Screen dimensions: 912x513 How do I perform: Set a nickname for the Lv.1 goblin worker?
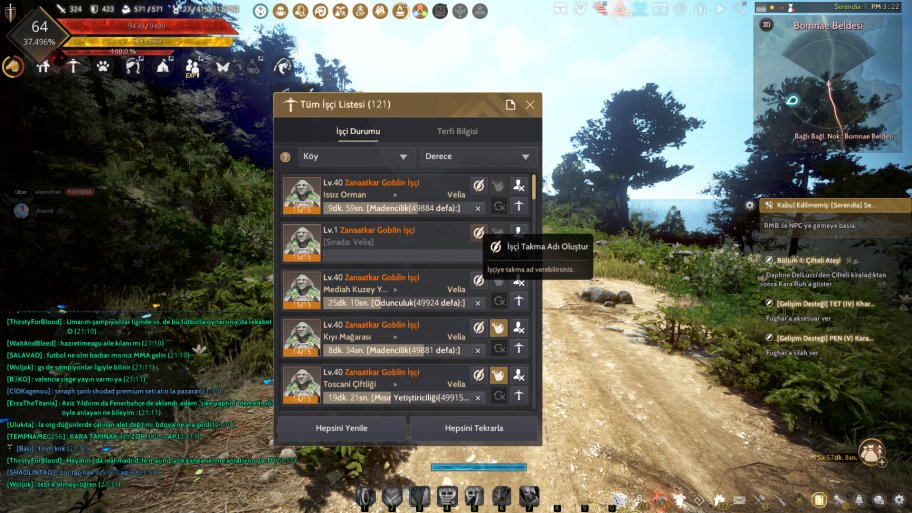coord(478,232)
